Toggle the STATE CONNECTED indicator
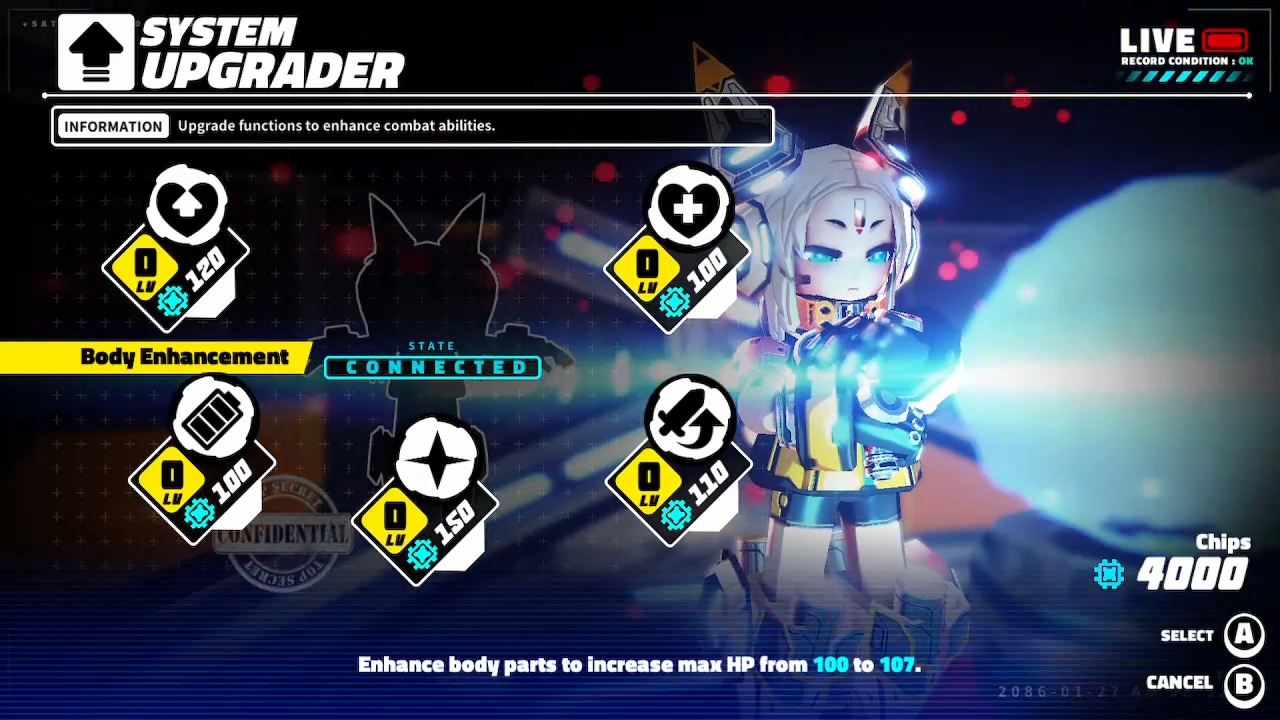Image resolution: width=1280 pixels, height=720 pixels. click(x=432, y=367)
